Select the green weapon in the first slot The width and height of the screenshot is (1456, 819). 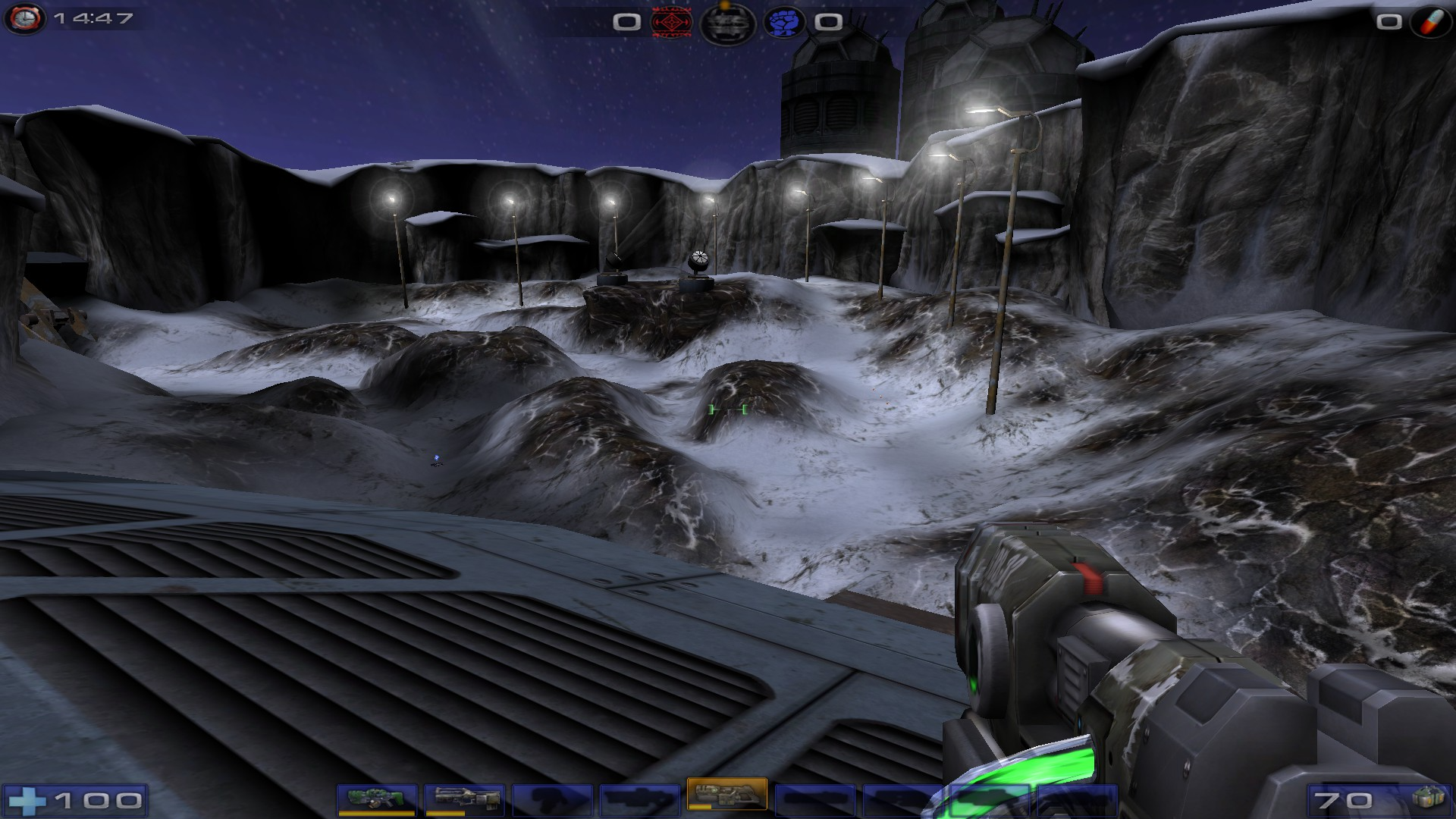(x=377, y=799)
